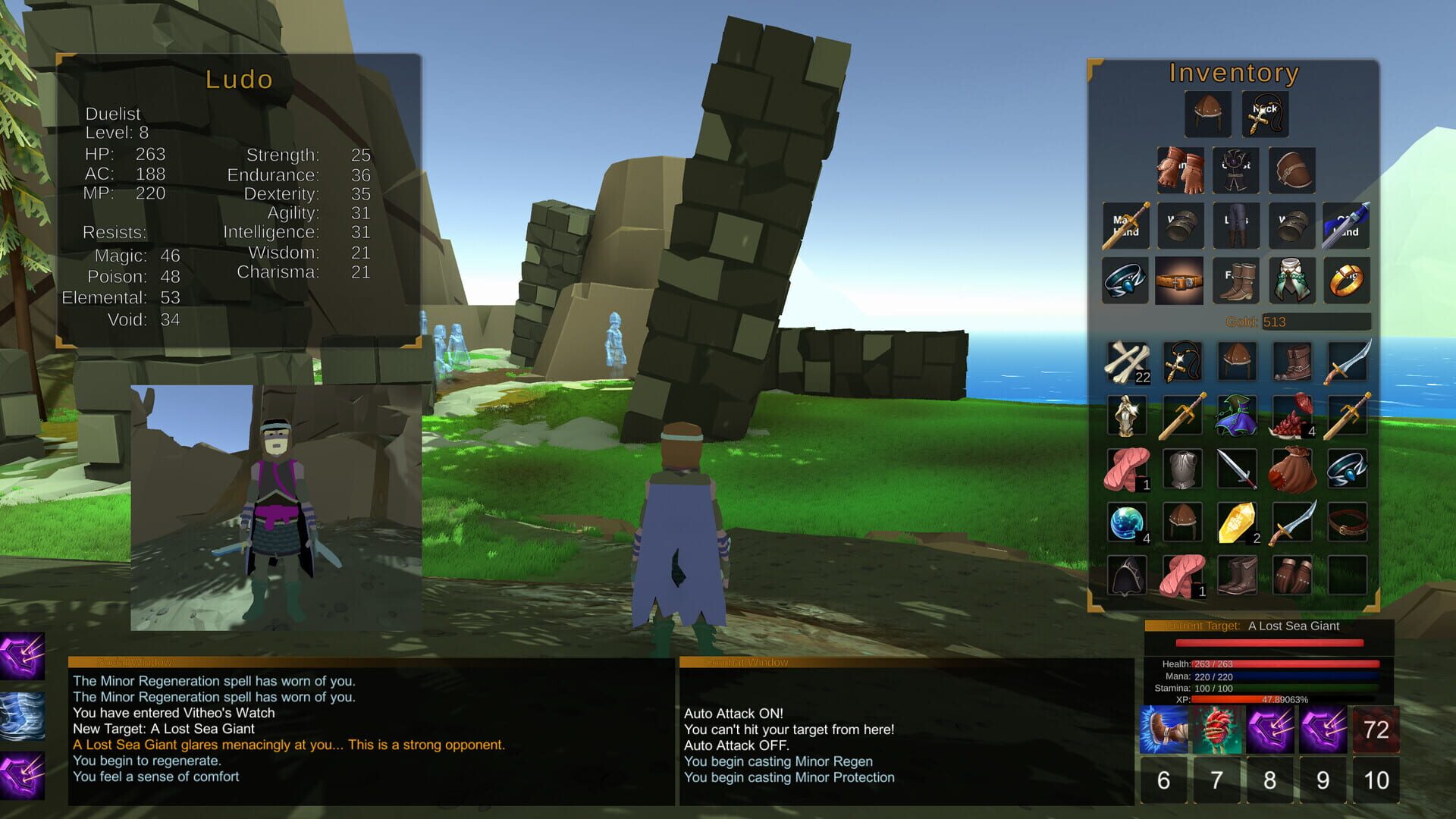Click the equipped belt slot in Inventory

tap(1181, 281)
